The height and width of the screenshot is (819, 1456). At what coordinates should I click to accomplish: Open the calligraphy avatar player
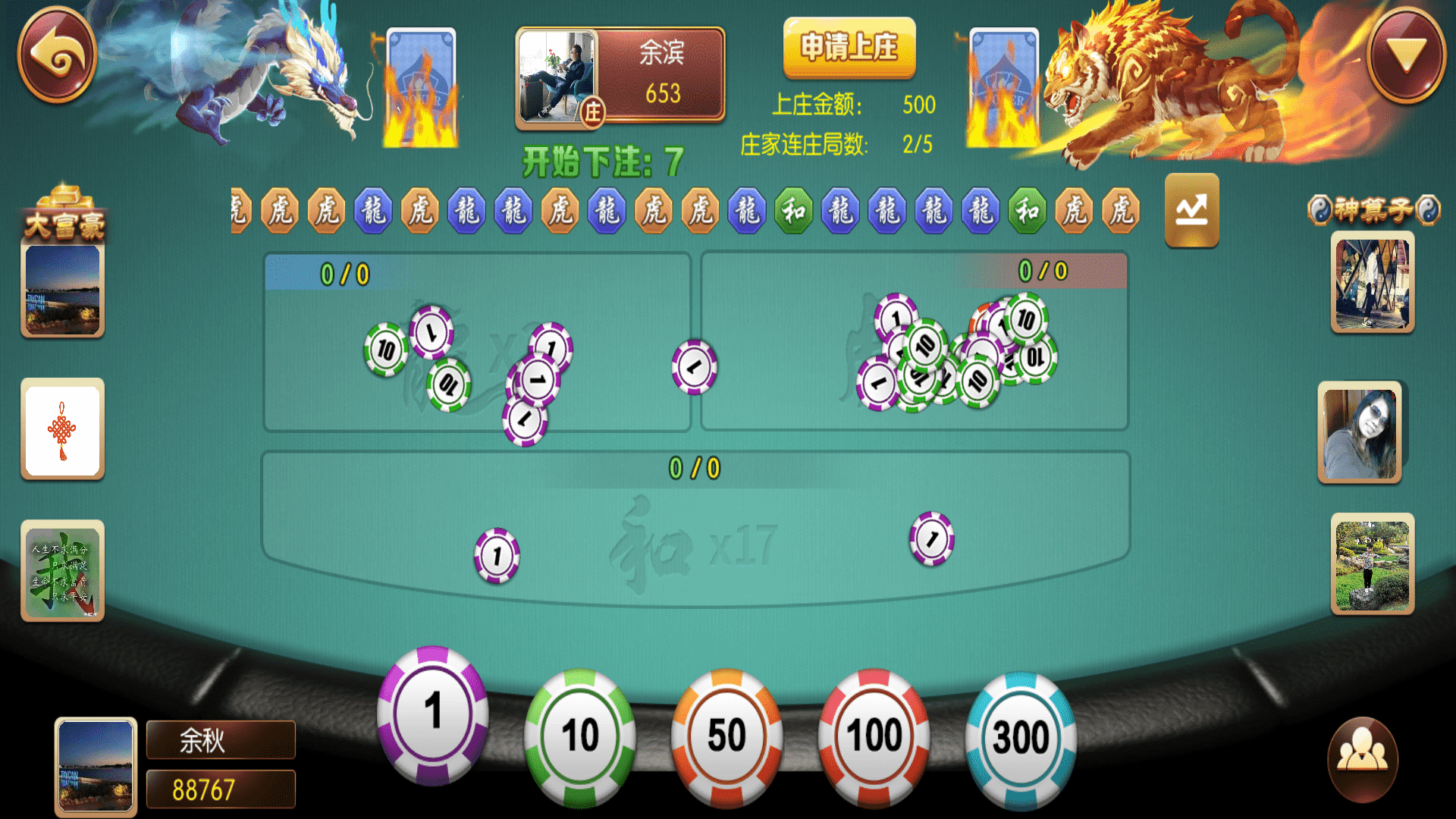62,571
